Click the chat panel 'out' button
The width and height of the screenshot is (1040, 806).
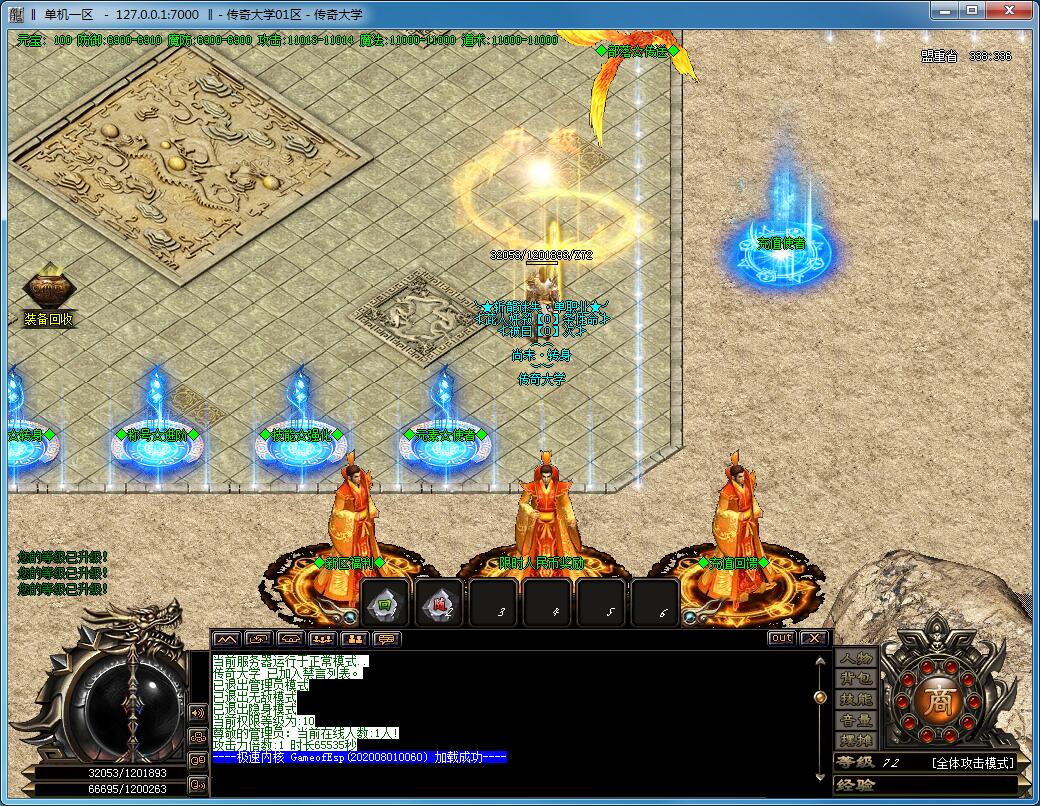pos(781,638)
